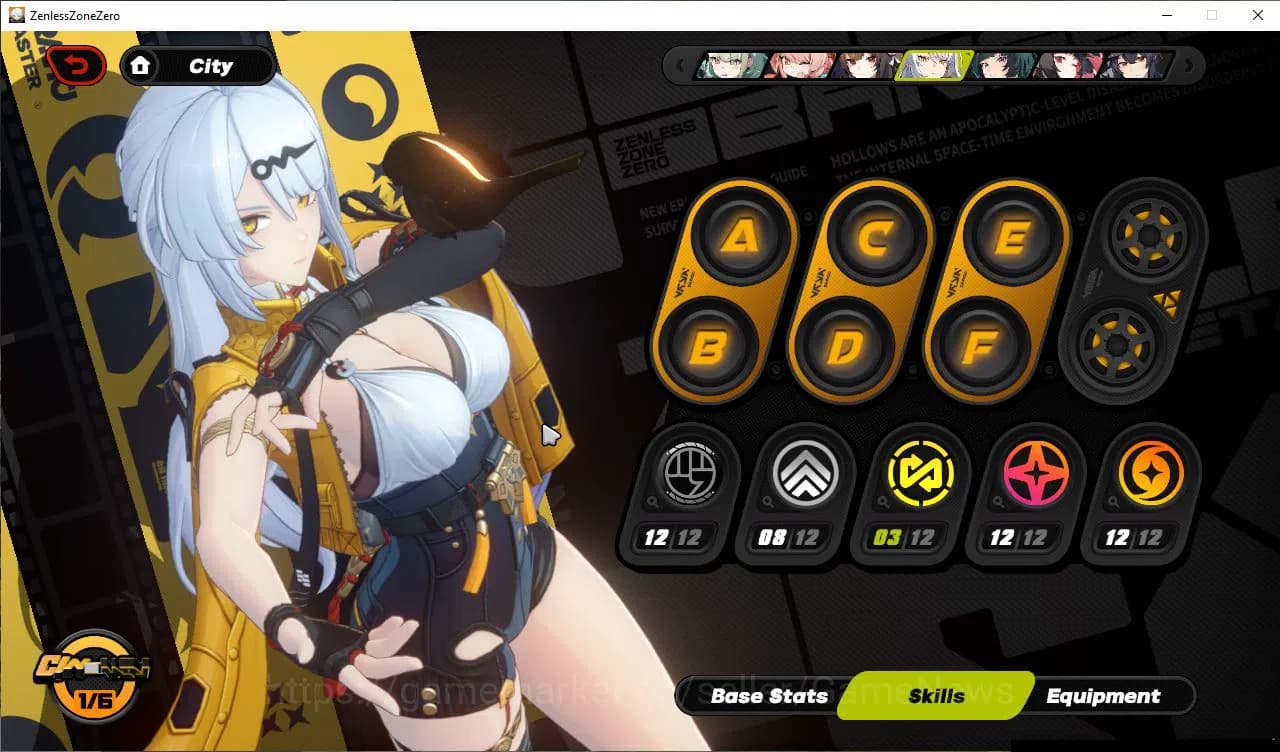Click the right arrow on the character carousel
Screen dimensions: 1280x752
tap(1188, 65)
